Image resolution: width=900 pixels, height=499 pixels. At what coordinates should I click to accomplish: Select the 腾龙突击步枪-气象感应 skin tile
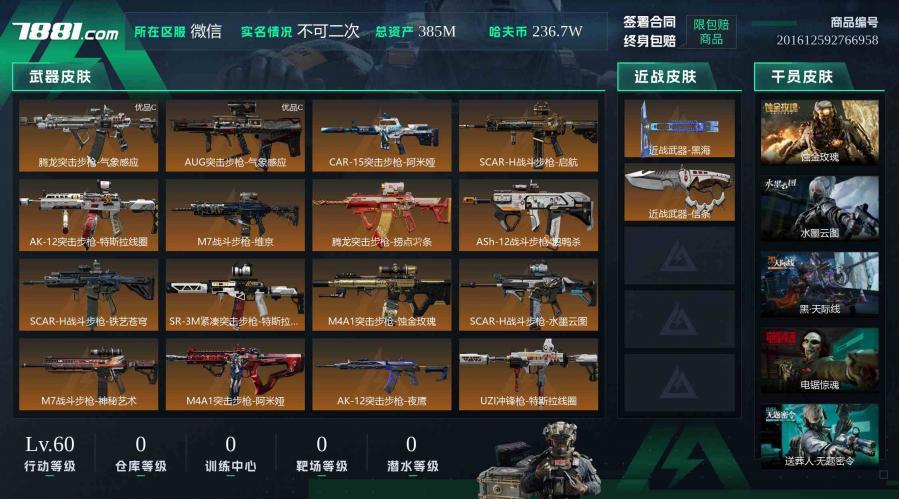88,134
